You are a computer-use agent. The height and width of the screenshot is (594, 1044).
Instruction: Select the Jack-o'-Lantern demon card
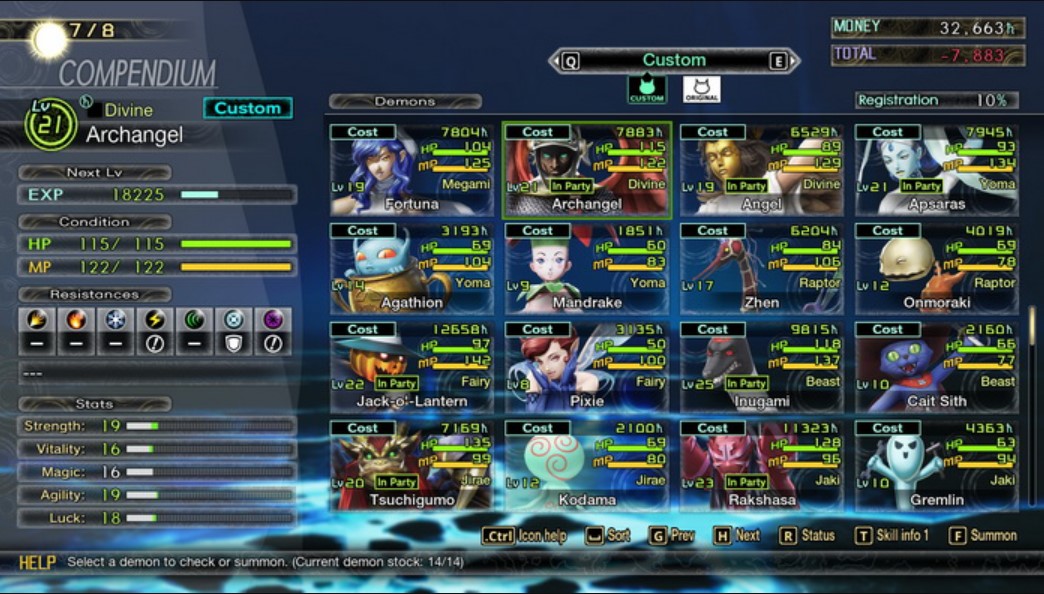click(412, 367)
